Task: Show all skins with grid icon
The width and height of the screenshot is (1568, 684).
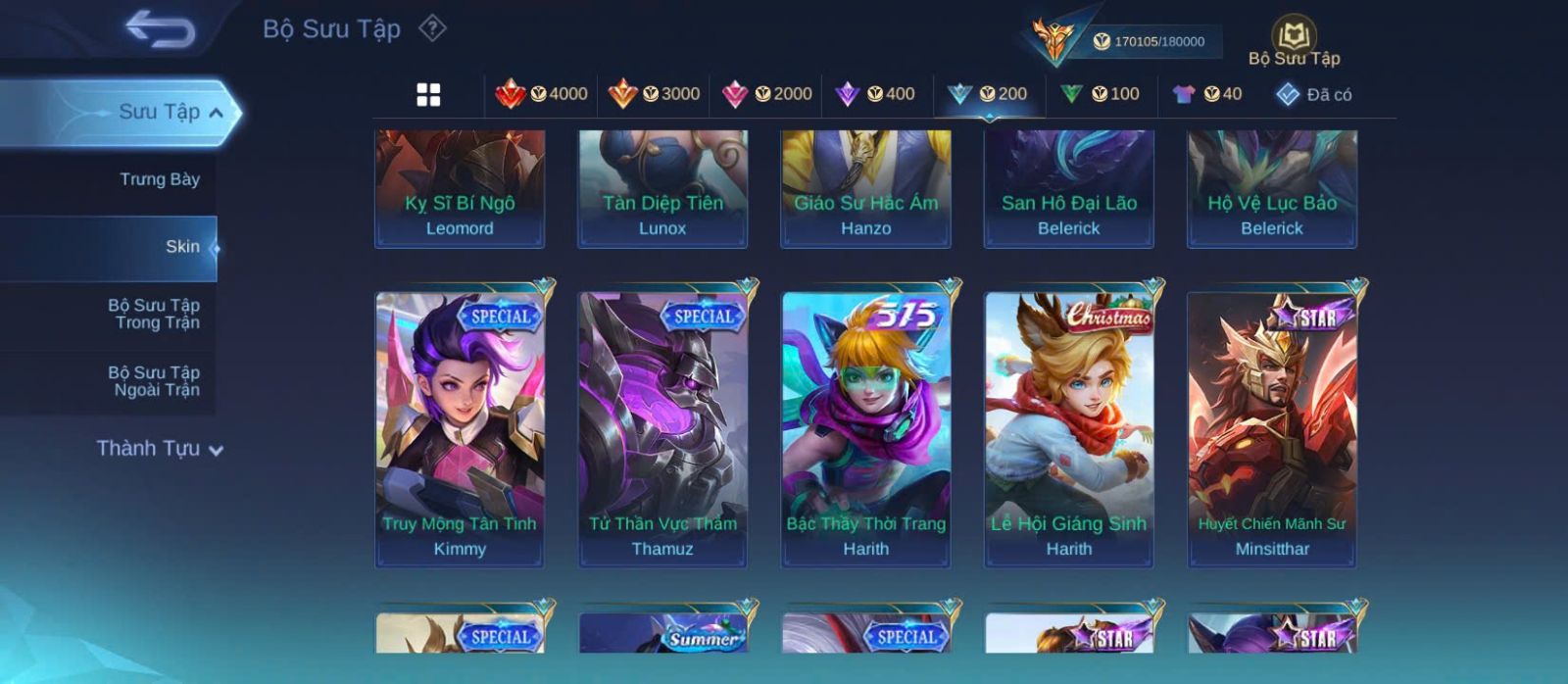Action: click(428, 95)
